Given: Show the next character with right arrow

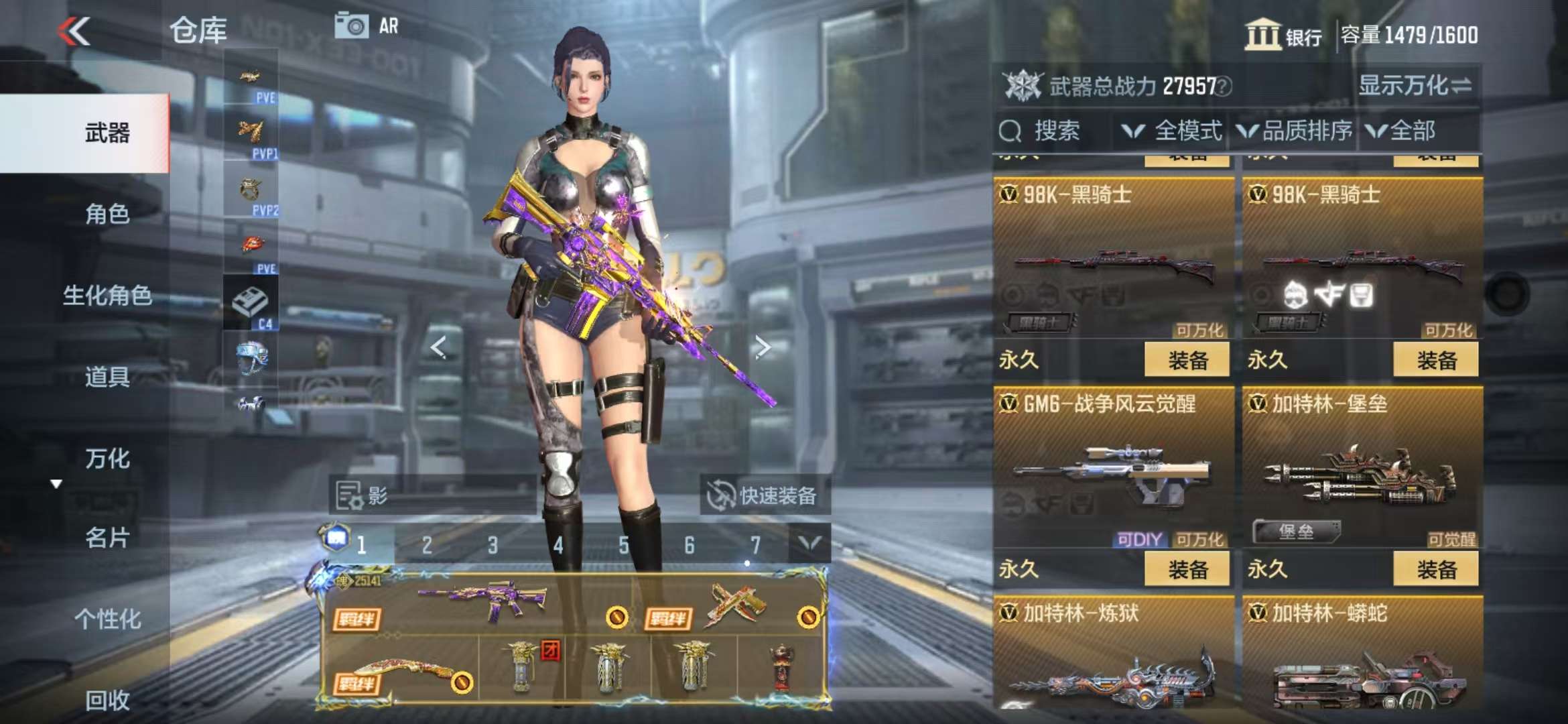Looking at the screenshot, I should [x=762, y=347].
